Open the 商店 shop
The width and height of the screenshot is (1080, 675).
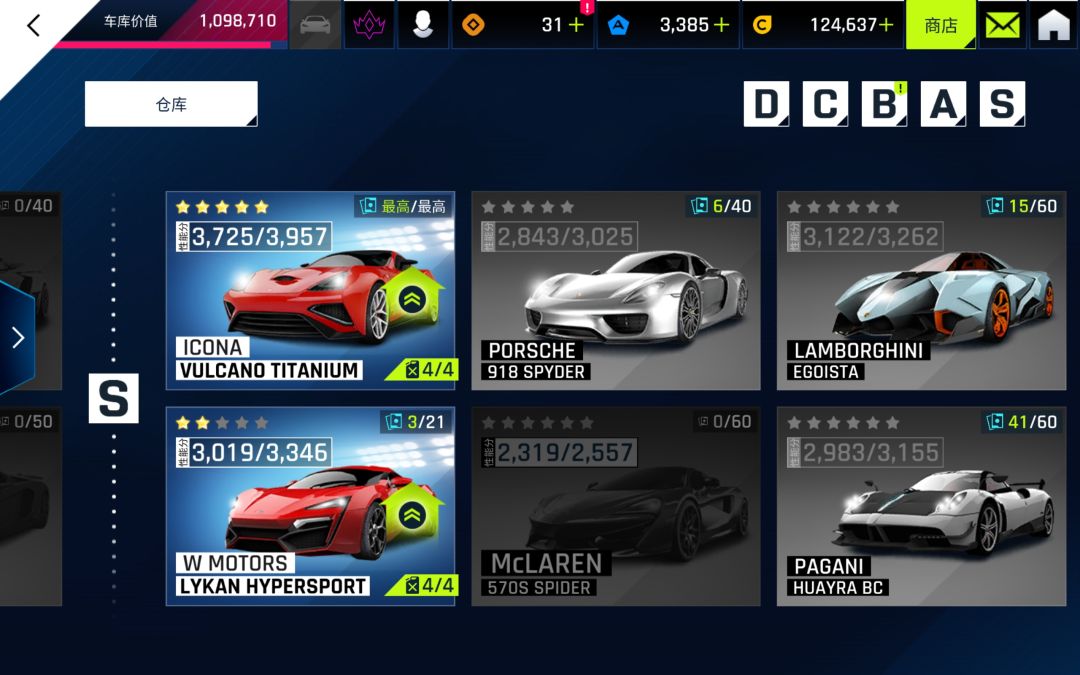point(940,25)
